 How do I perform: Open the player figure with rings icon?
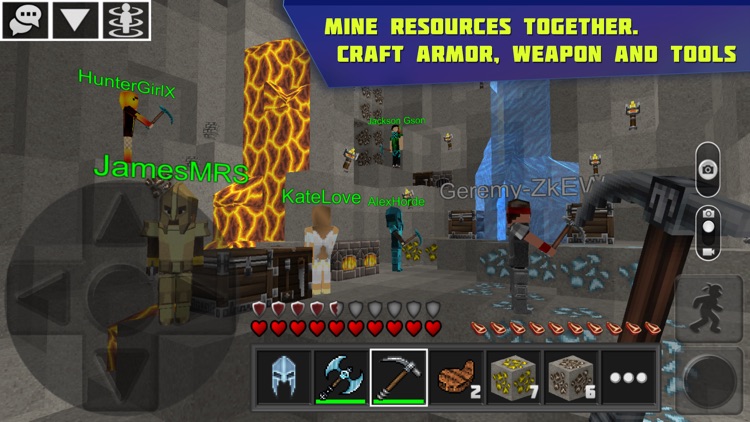(126, 20)
